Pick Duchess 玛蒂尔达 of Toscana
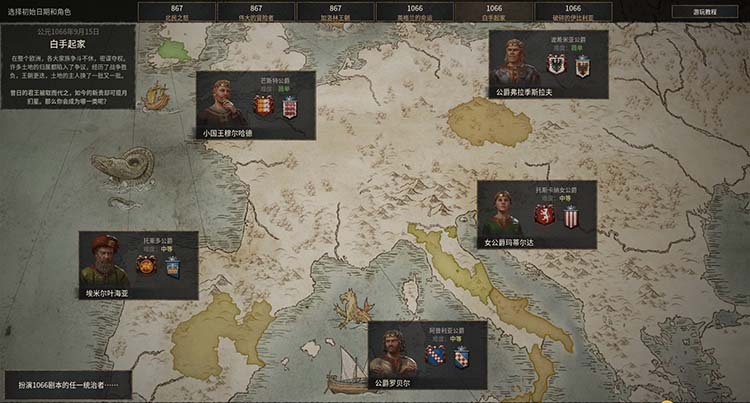 tap(536, 215)
